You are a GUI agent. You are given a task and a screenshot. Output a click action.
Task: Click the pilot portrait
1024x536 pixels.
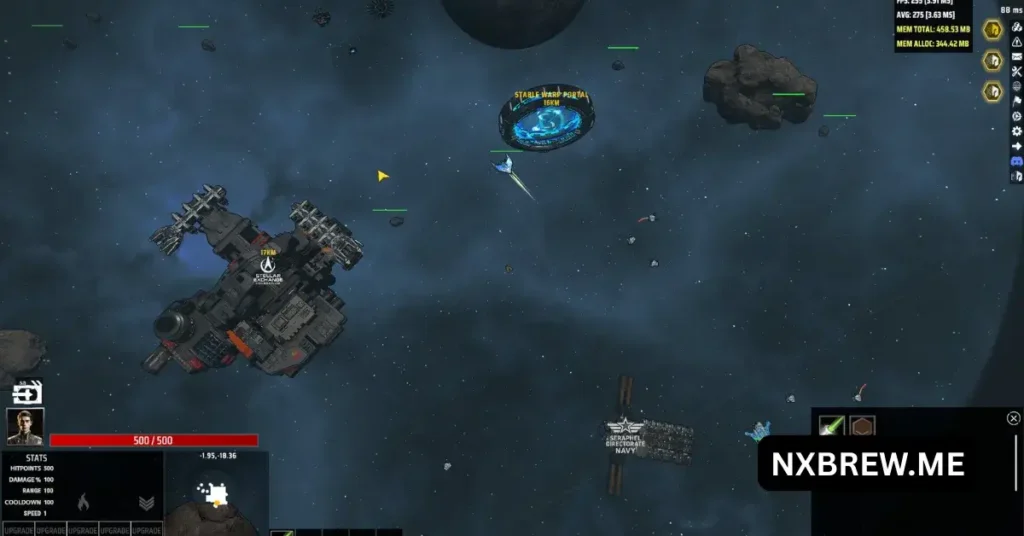(x=25, y=427)
